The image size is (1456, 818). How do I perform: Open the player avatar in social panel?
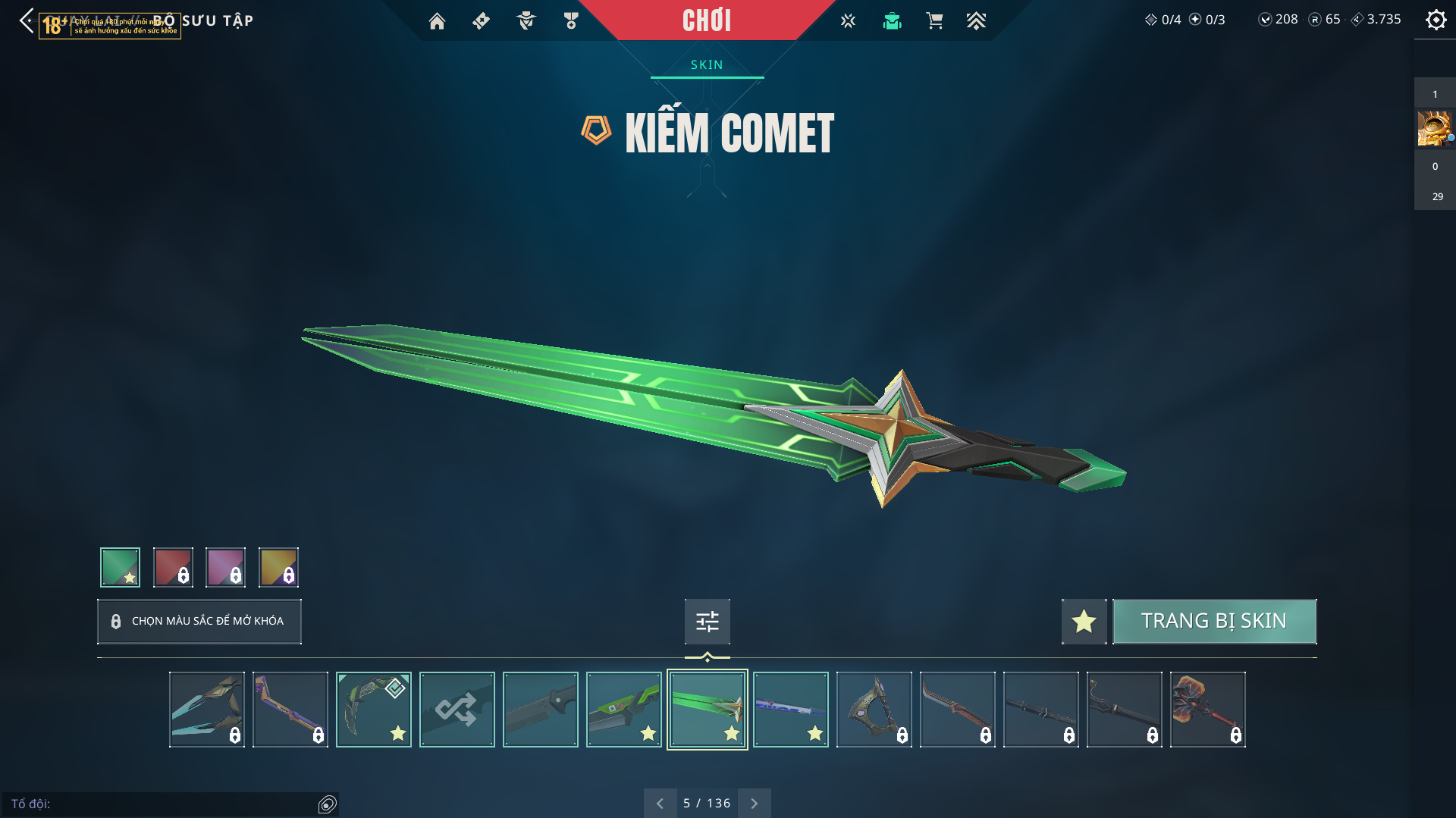tap(1433, 128)
